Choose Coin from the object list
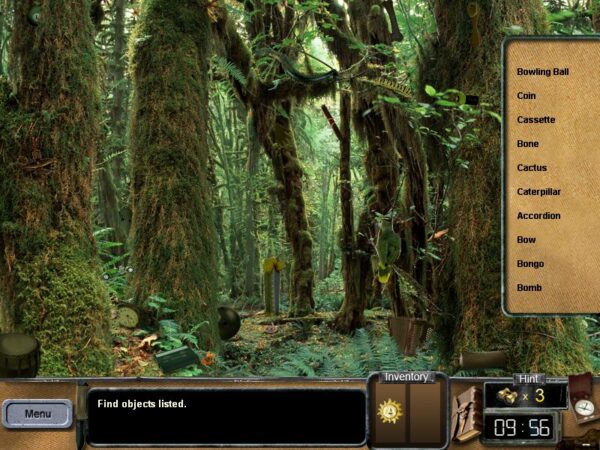 point(526,96)
